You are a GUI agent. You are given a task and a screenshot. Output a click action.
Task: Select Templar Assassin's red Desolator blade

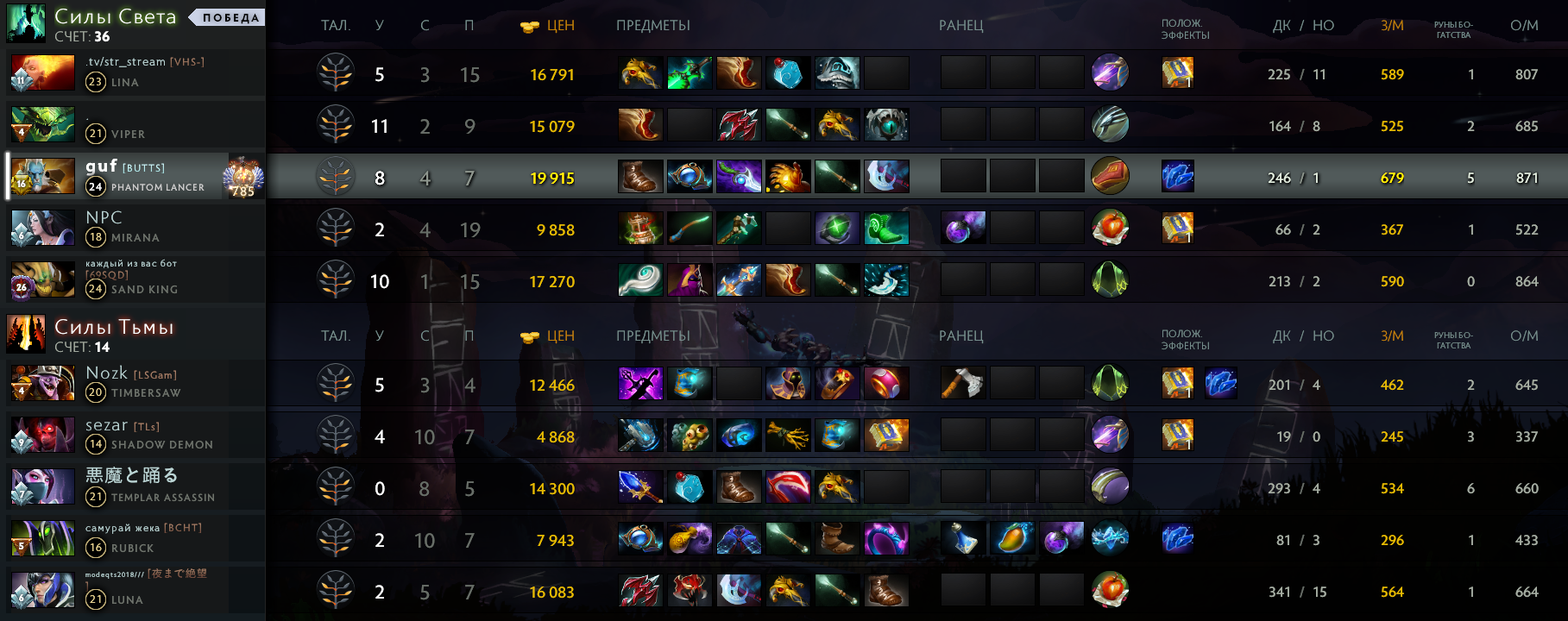[788, 487]
